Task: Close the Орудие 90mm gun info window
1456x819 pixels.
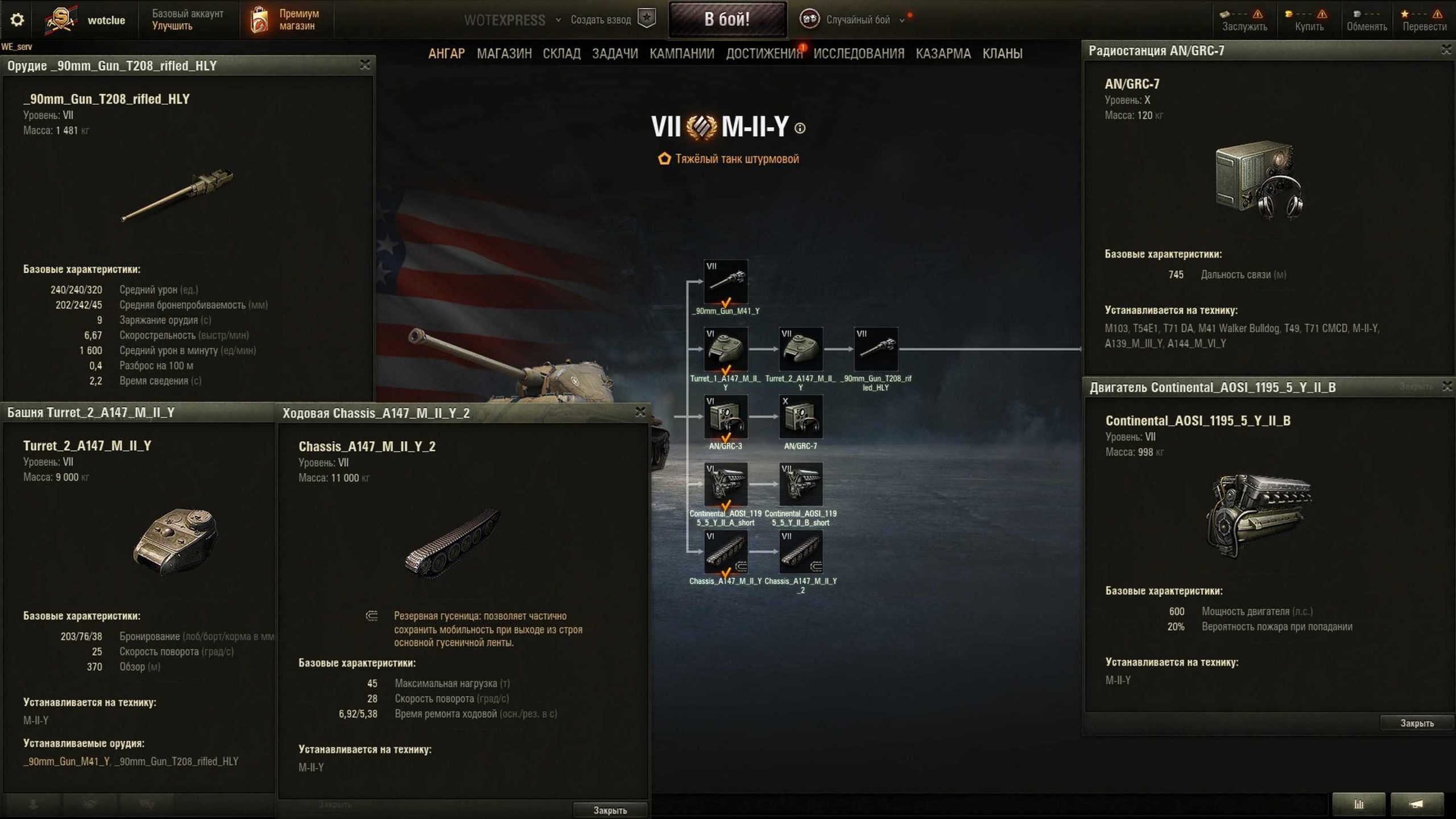Action: click(x=365, y=65)
